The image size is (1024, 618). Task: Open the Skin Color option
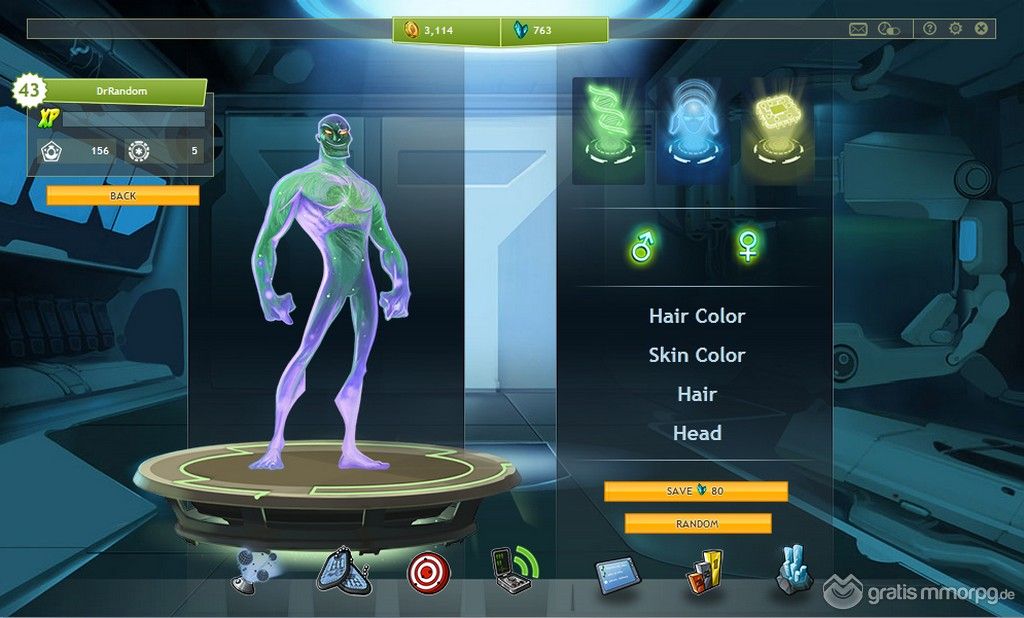[697, 355]
